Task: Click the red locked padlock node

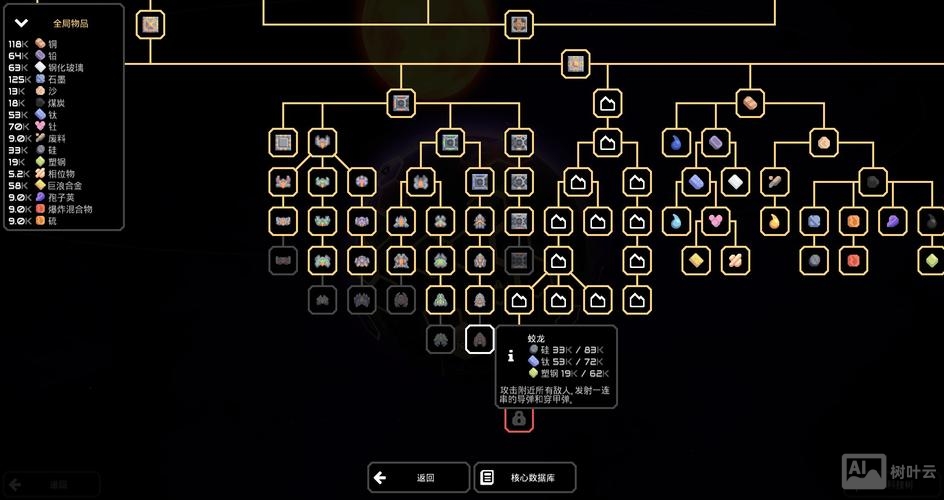Action: (518, 419)
